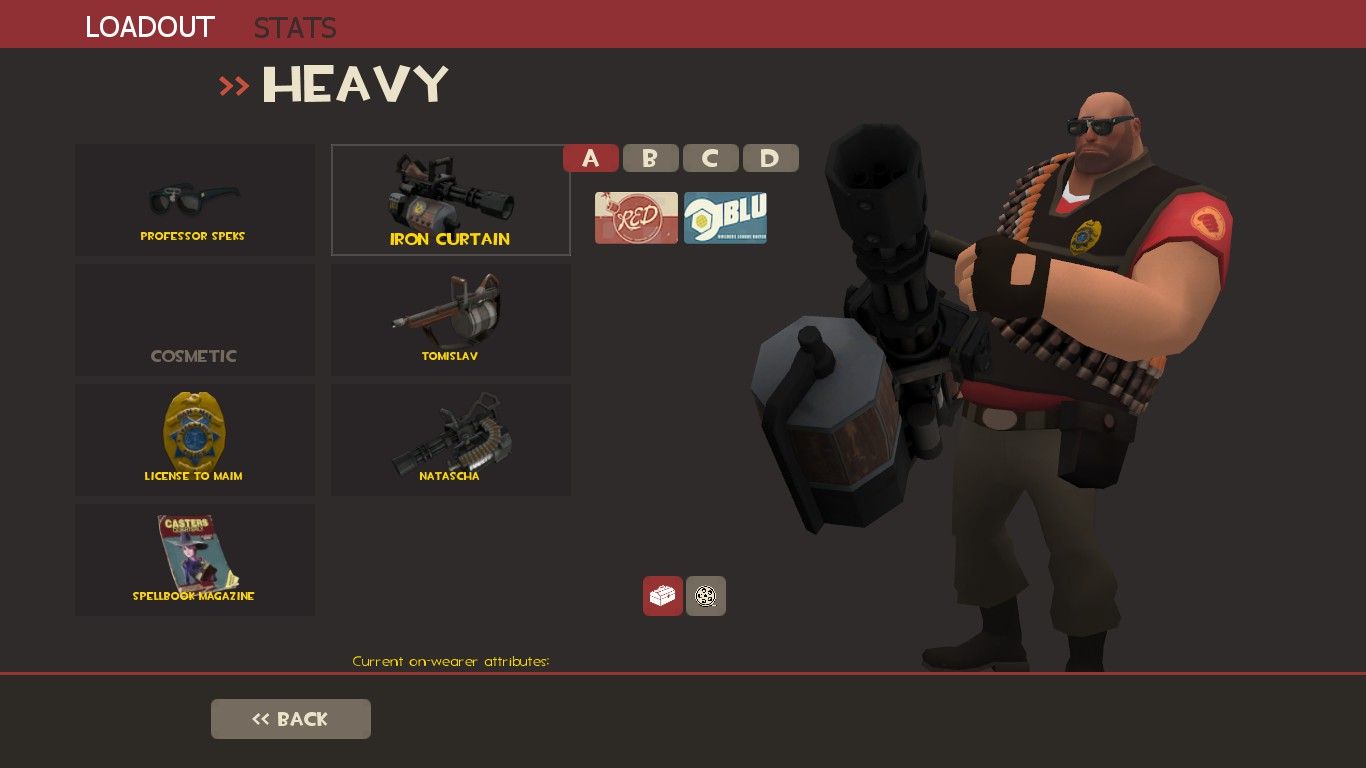Open the Professor Speks cosmetic slot

pyautogui.click(x=194, y=200)
